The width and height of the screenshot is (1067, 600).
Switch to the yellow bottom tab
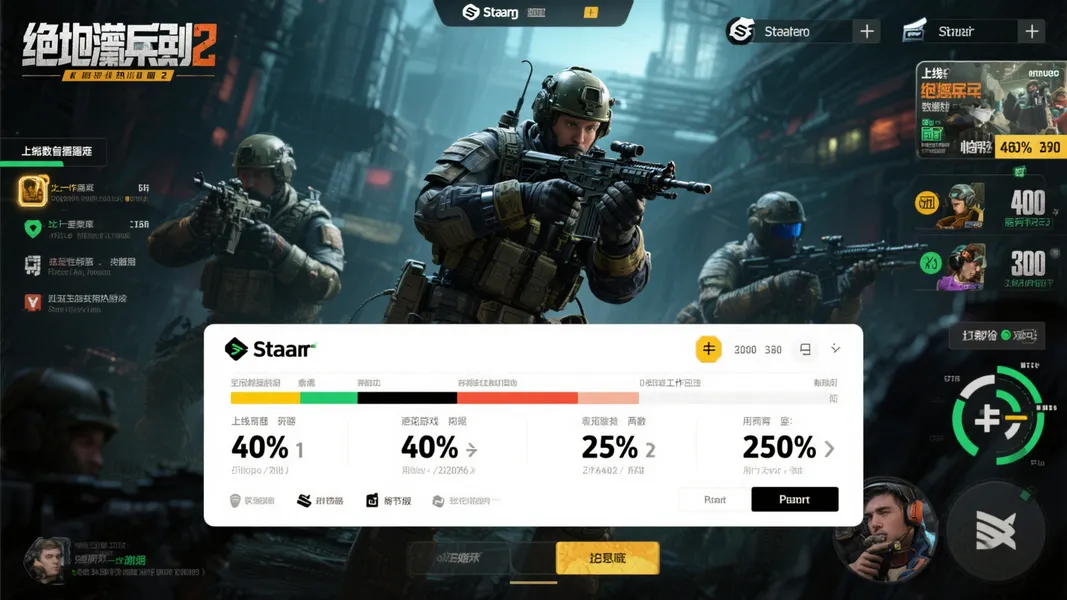point(607,558)
